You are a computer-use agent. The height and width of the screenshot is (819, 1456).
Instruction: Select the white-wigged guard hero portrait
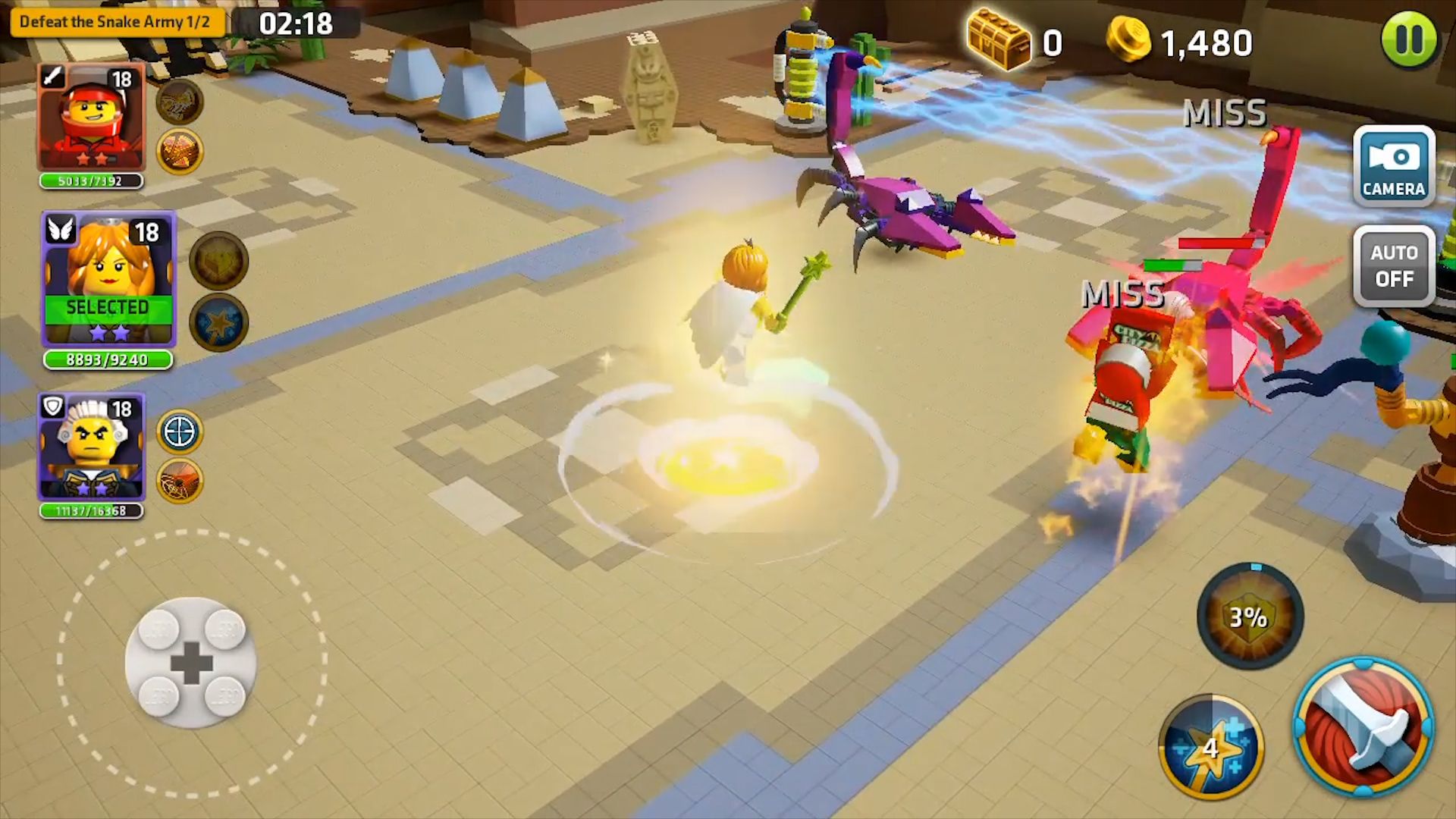pos(91,446)
